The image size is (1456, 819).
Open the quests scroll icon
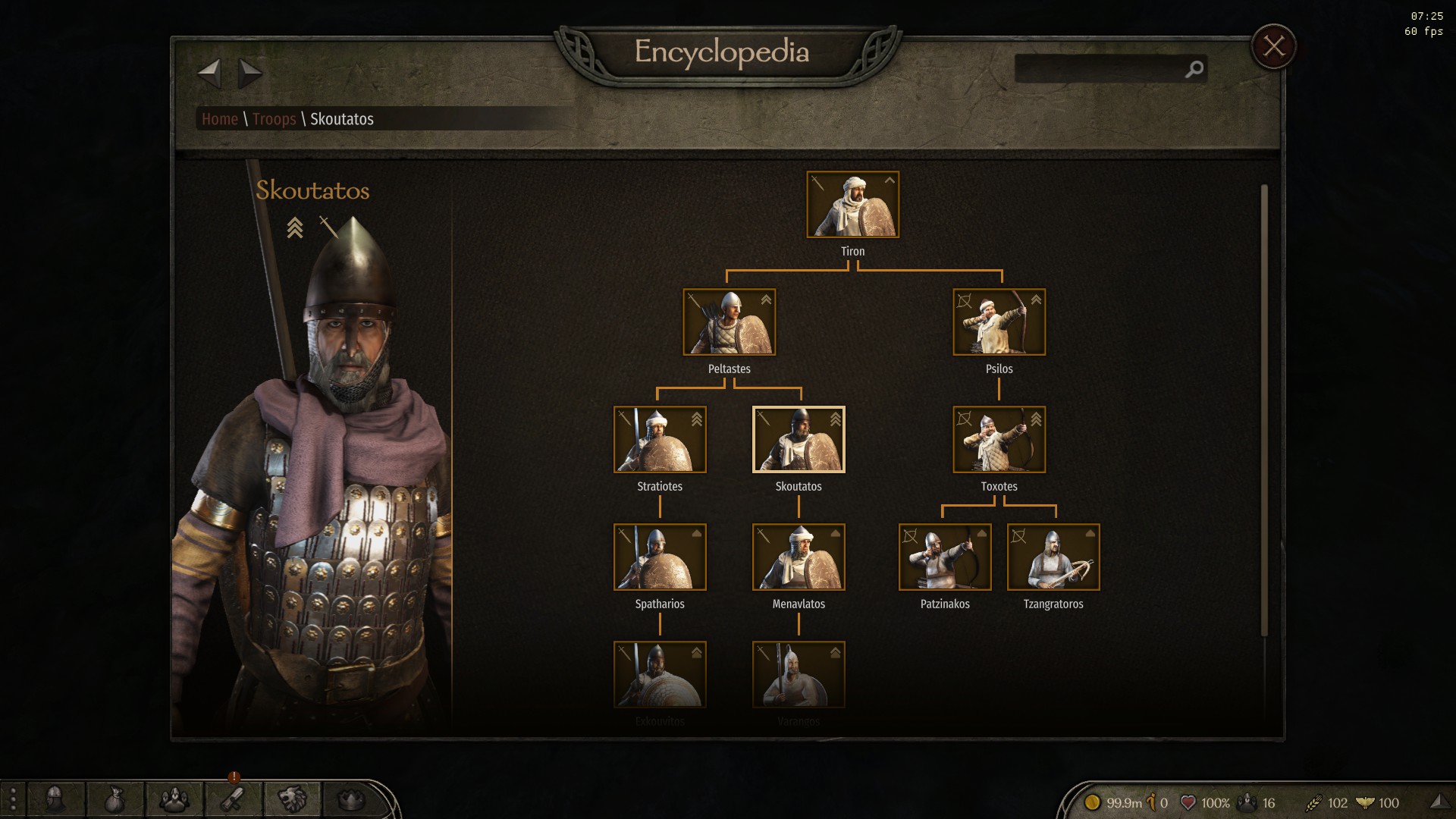pyautogui.click(x=233, y=799)
